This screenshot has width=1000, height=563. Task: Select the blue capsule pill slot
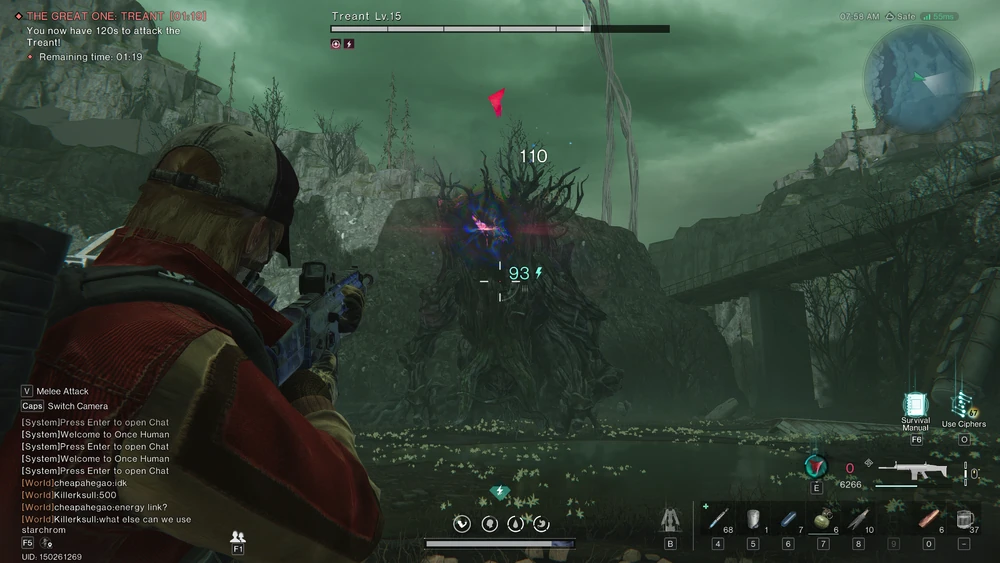[788, 519]
